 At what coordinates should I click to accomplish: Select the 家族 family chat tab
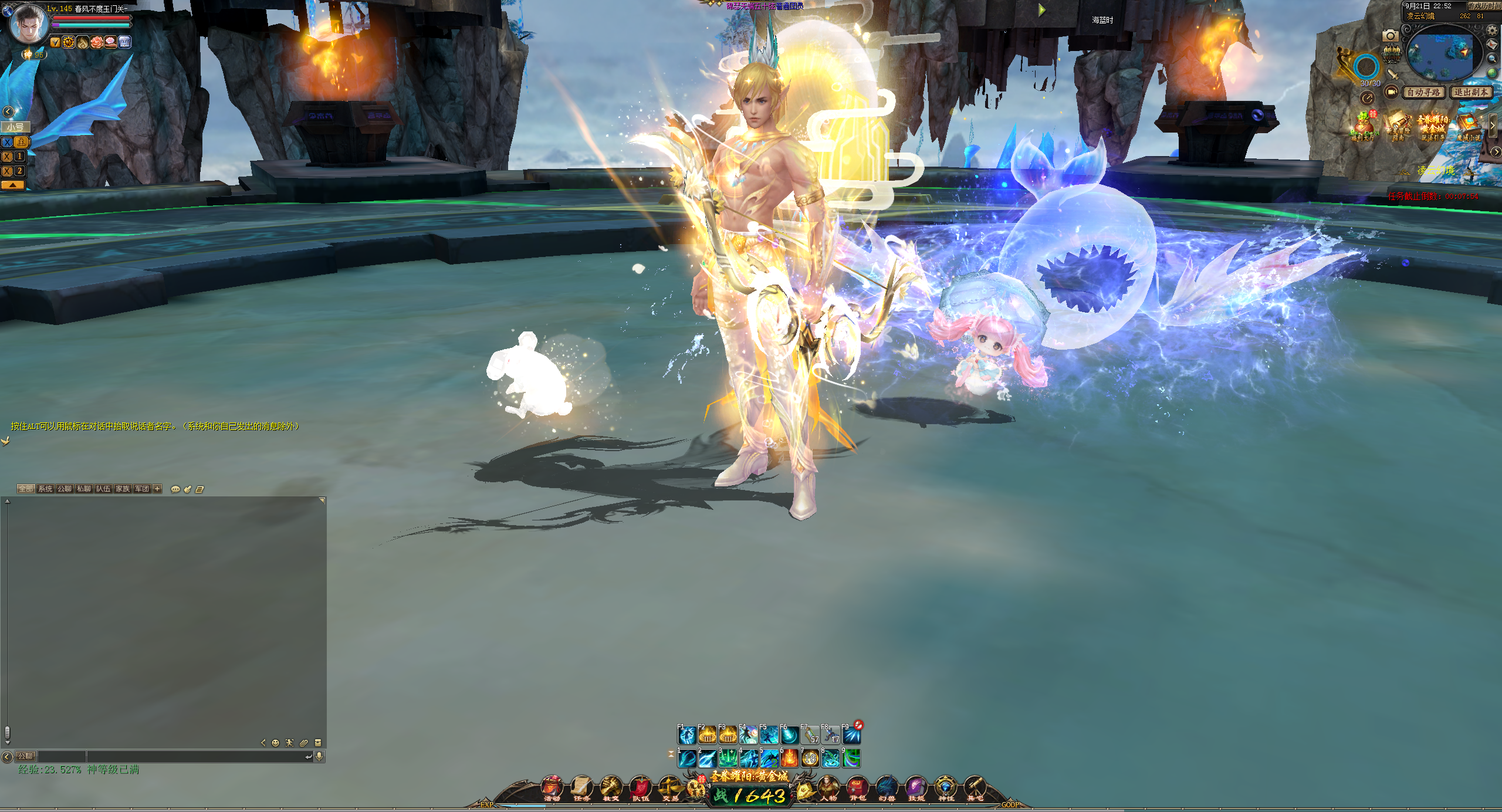pos(123,489)
